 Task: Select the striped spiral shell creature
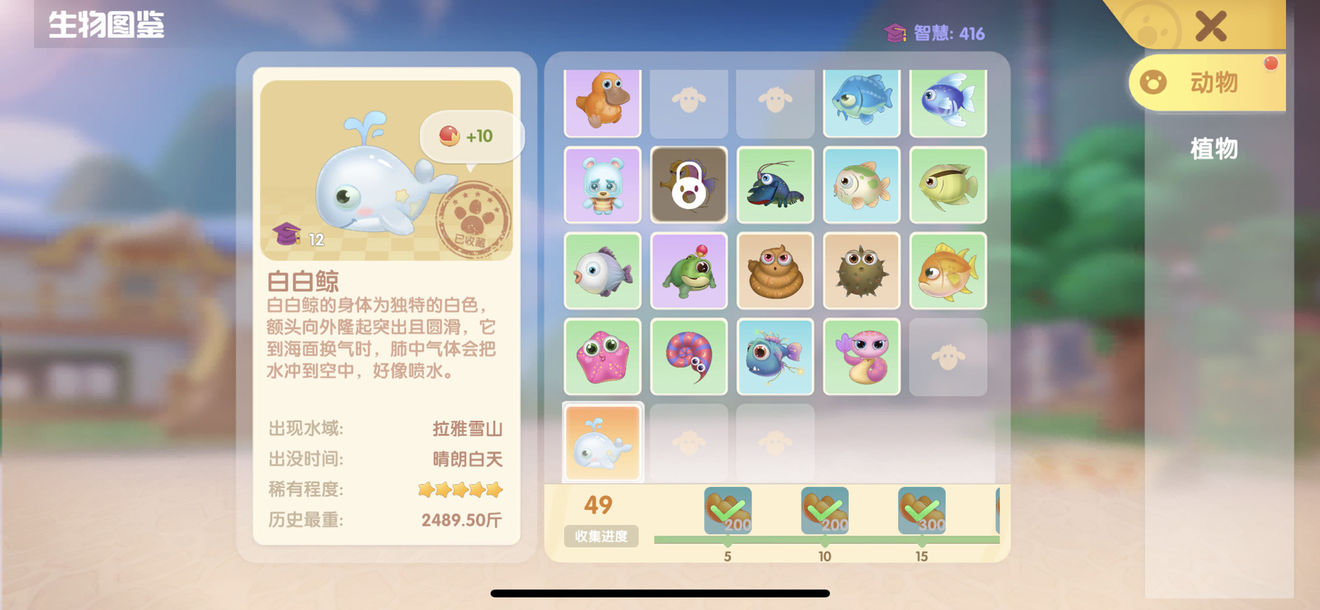tap(689, 357)
